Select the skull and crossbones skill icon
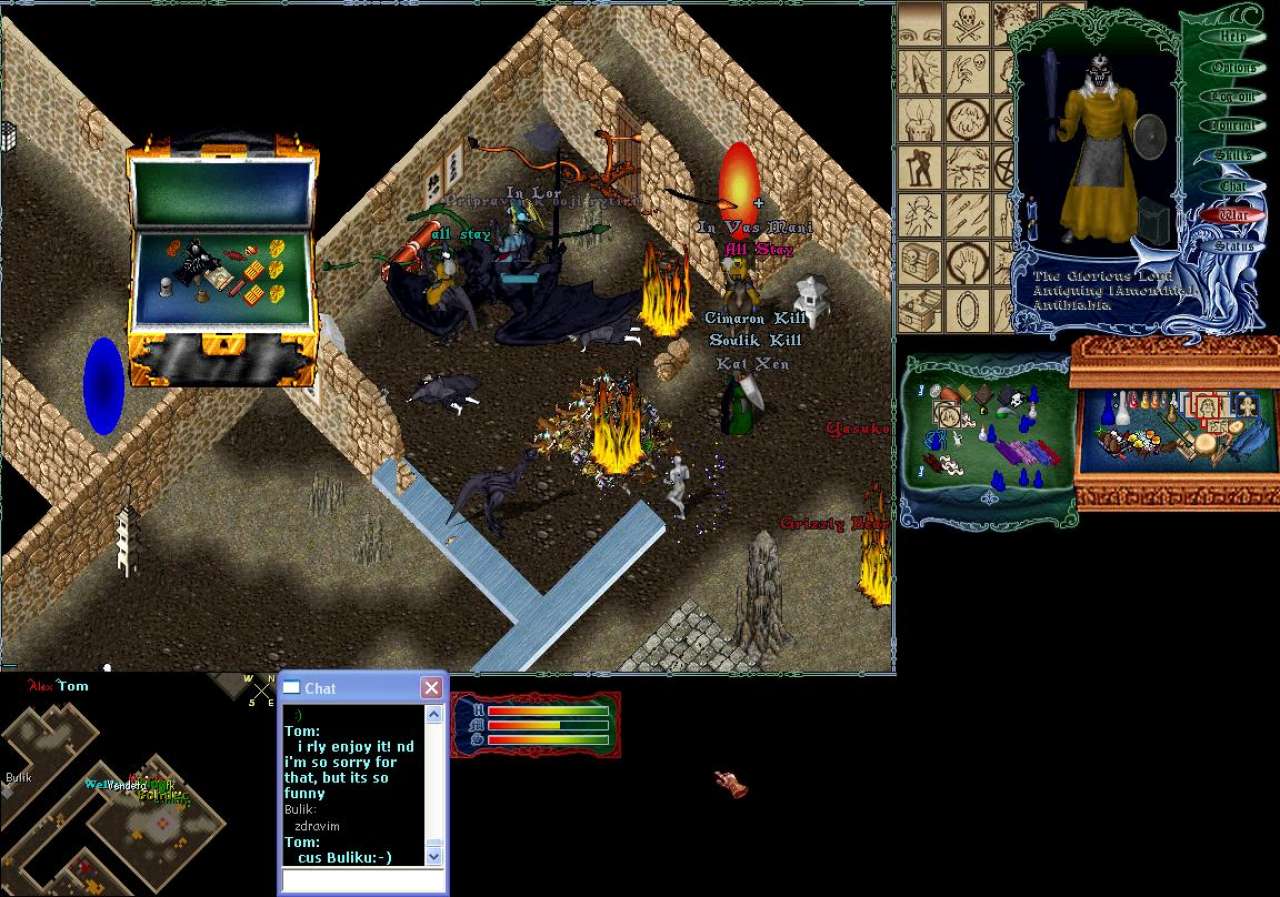1280x897 pixels. click(x=968, y=24)
